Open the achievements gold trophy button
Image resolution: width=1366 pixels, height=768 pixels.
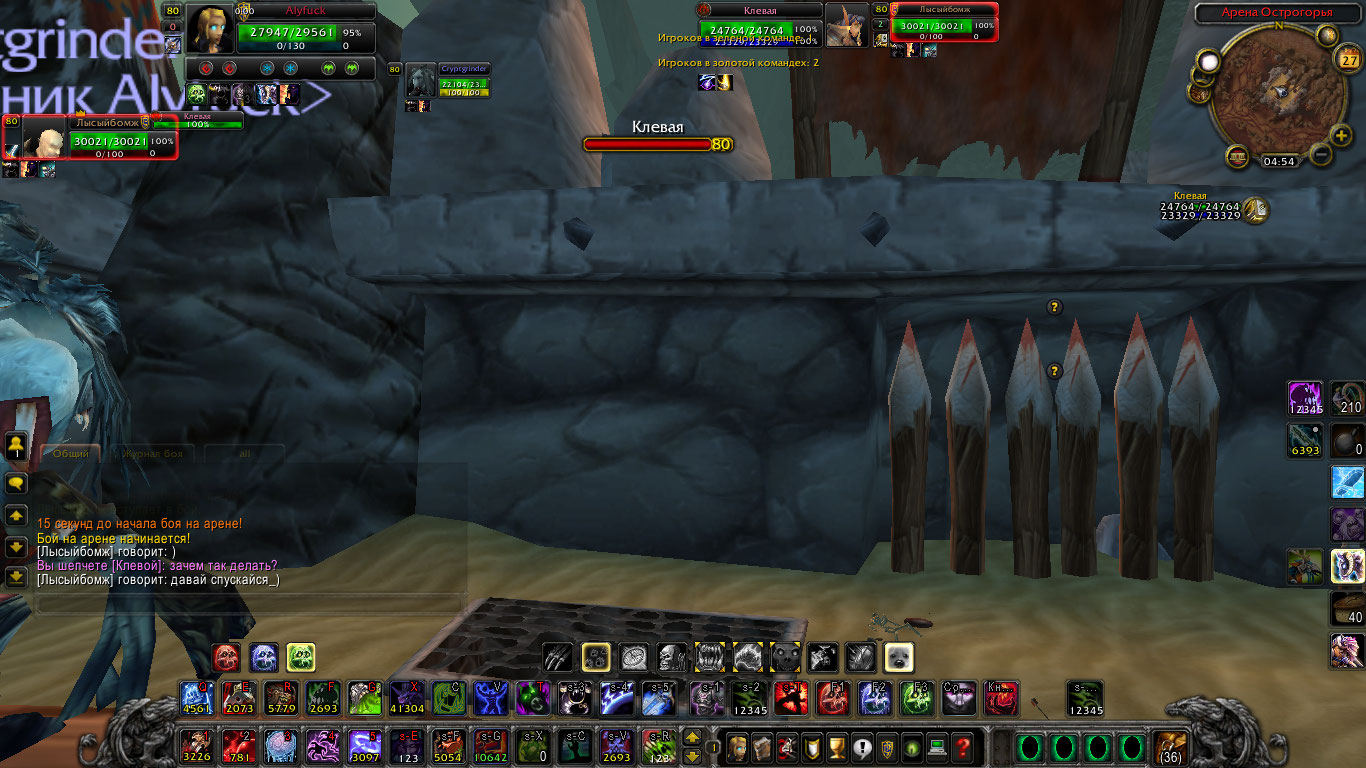[838, 747]
